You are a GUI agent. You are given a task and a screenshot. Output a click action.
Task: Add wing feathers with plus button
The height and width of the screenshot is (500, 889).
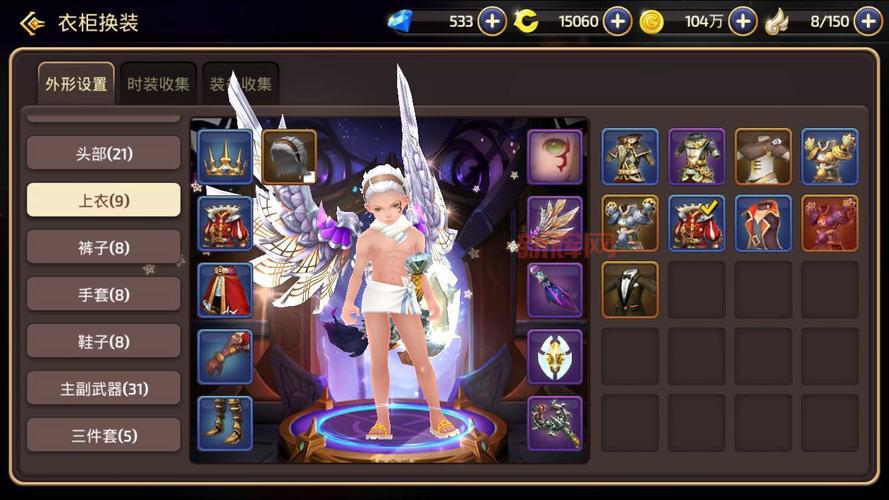pos(868,21)
